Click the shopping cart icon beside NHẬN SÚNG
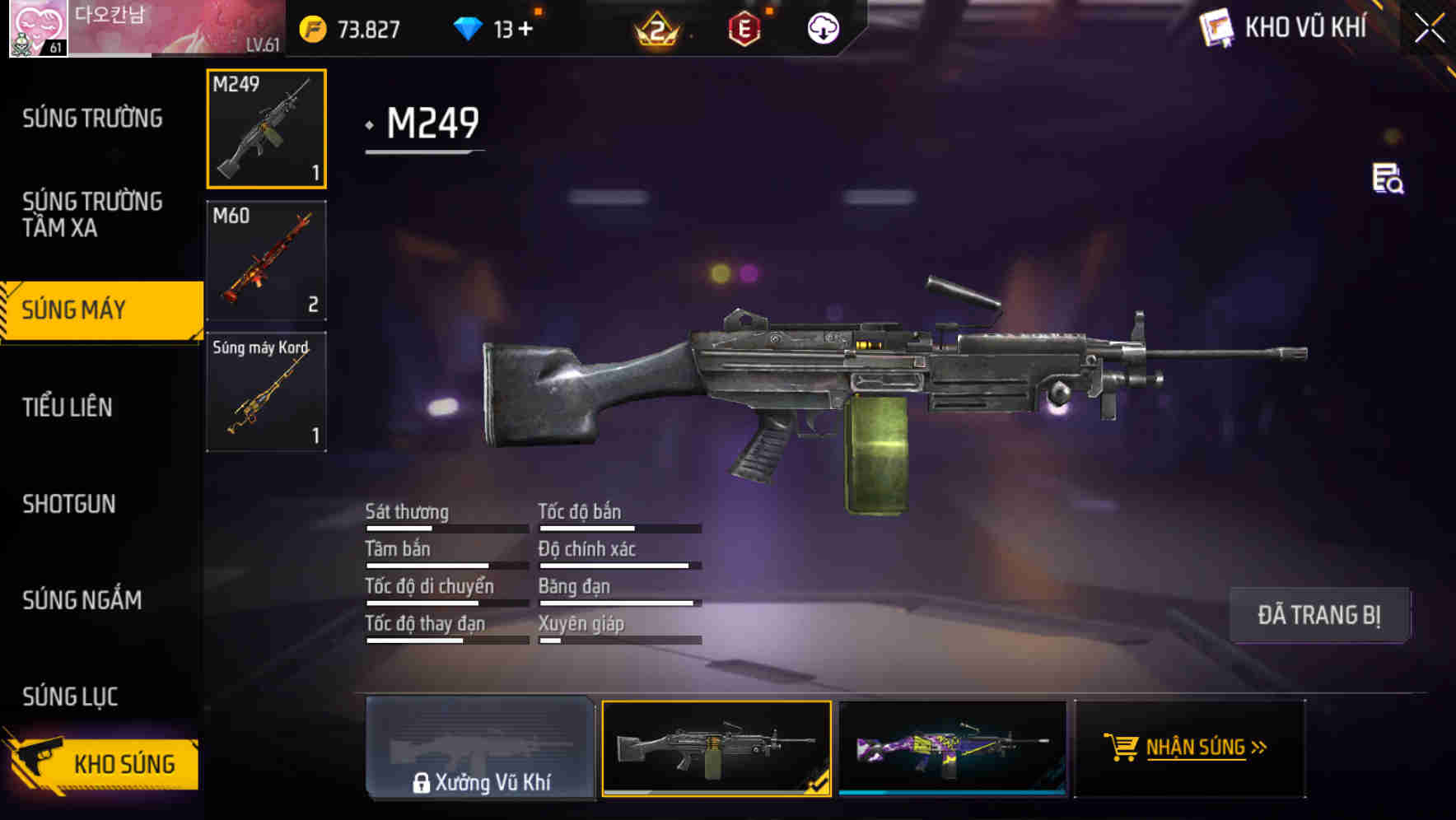 tap(1122, 748)
